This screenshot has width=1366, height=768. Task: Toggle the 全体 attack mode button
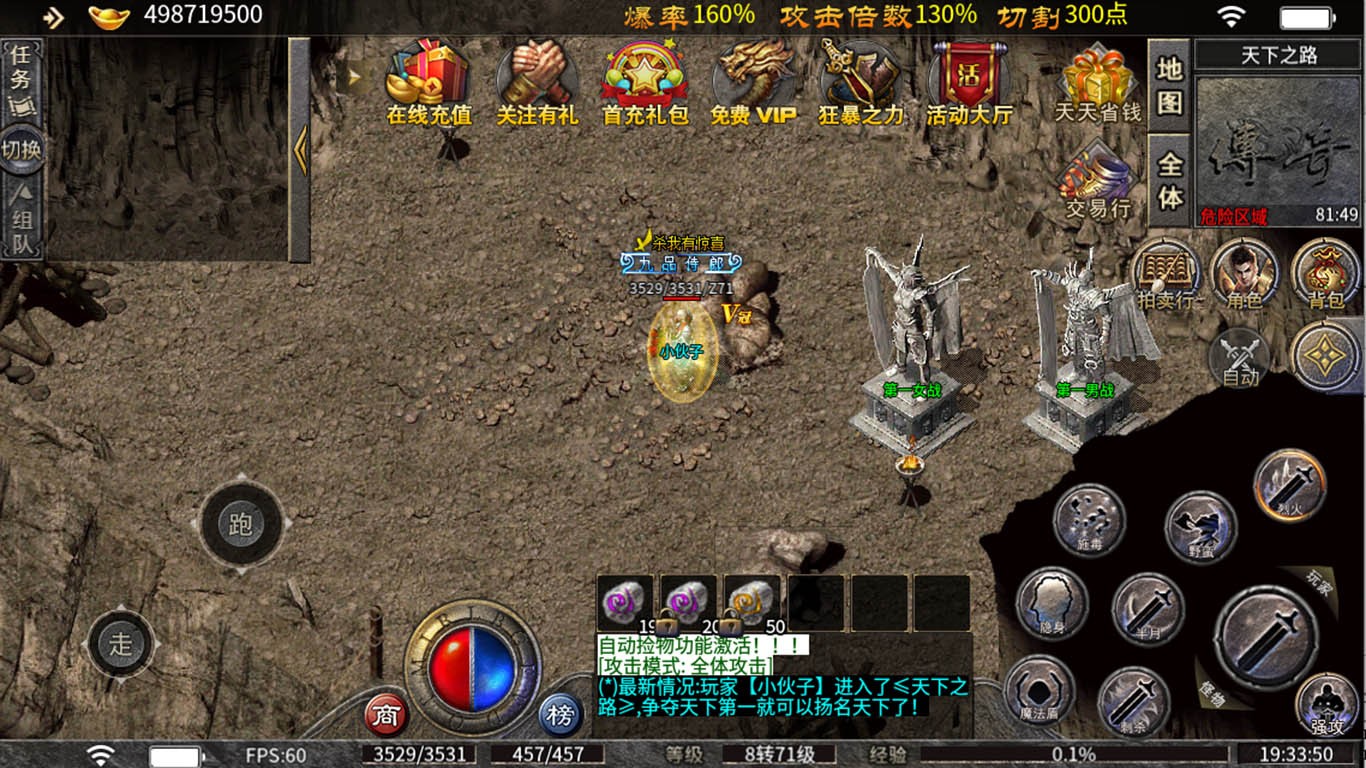(1169, 180)
